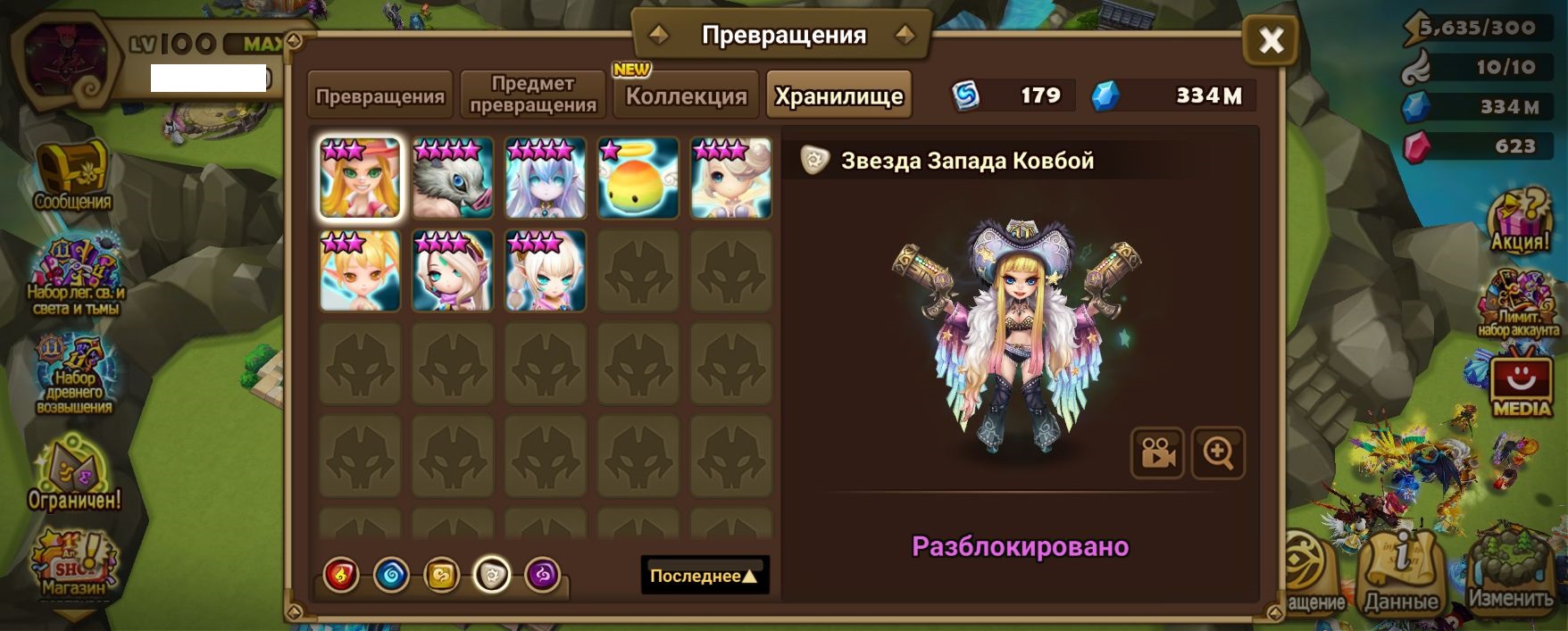Filter by water element icon

[x=391, y=575]
